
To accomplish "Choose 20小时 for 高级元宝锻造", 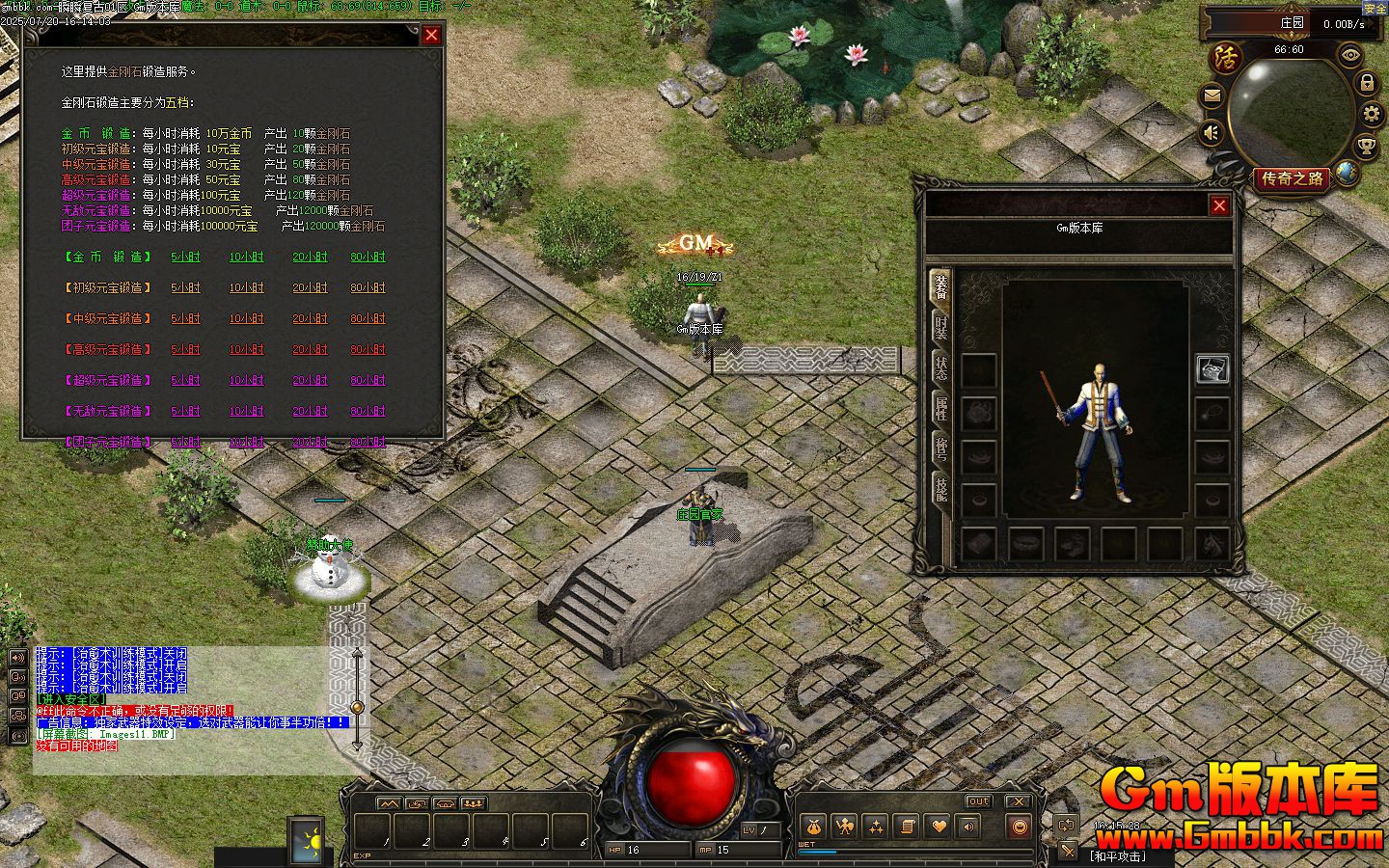I will click(x=310, y=350).
